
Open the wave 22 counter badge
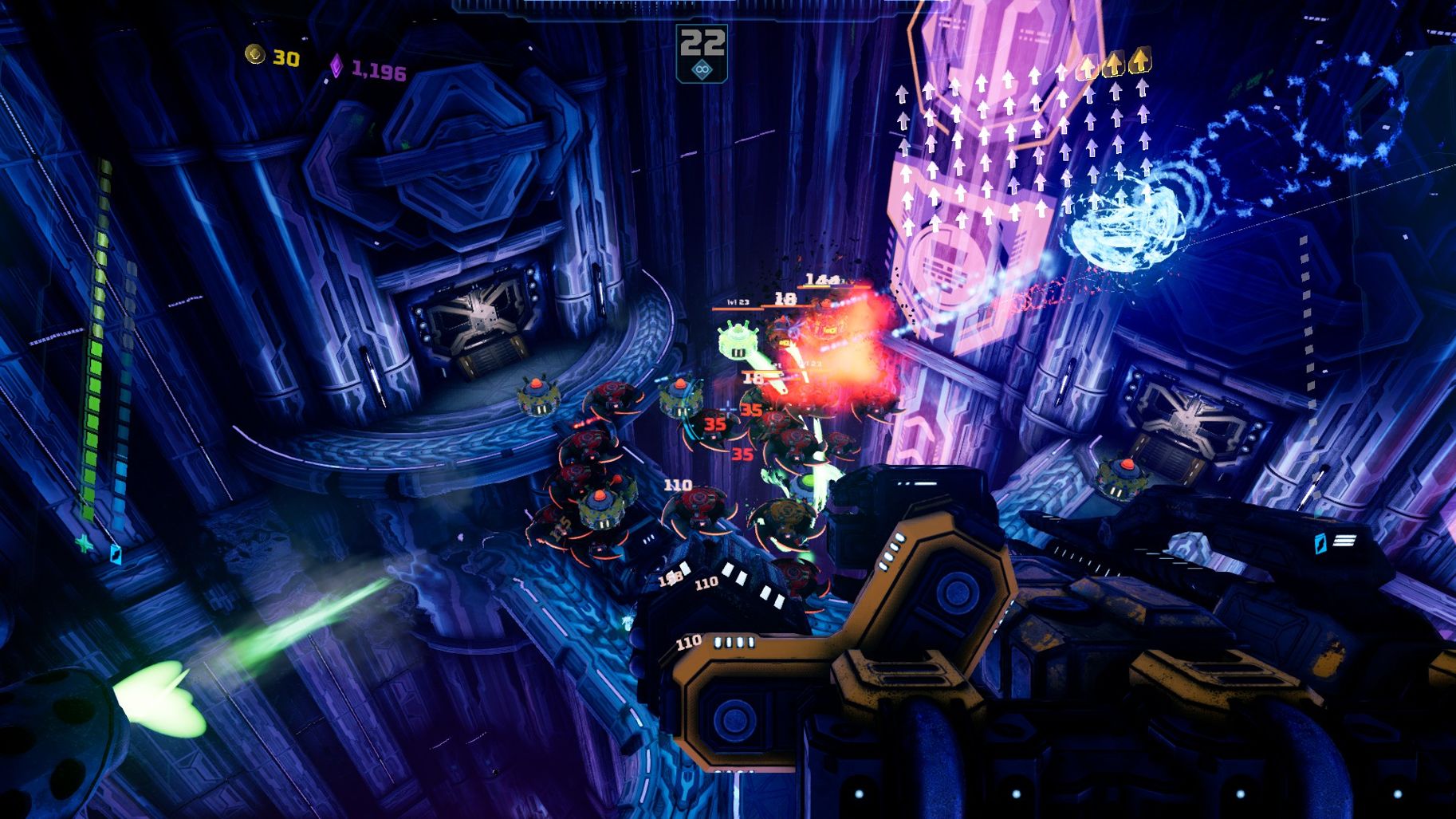702,42
